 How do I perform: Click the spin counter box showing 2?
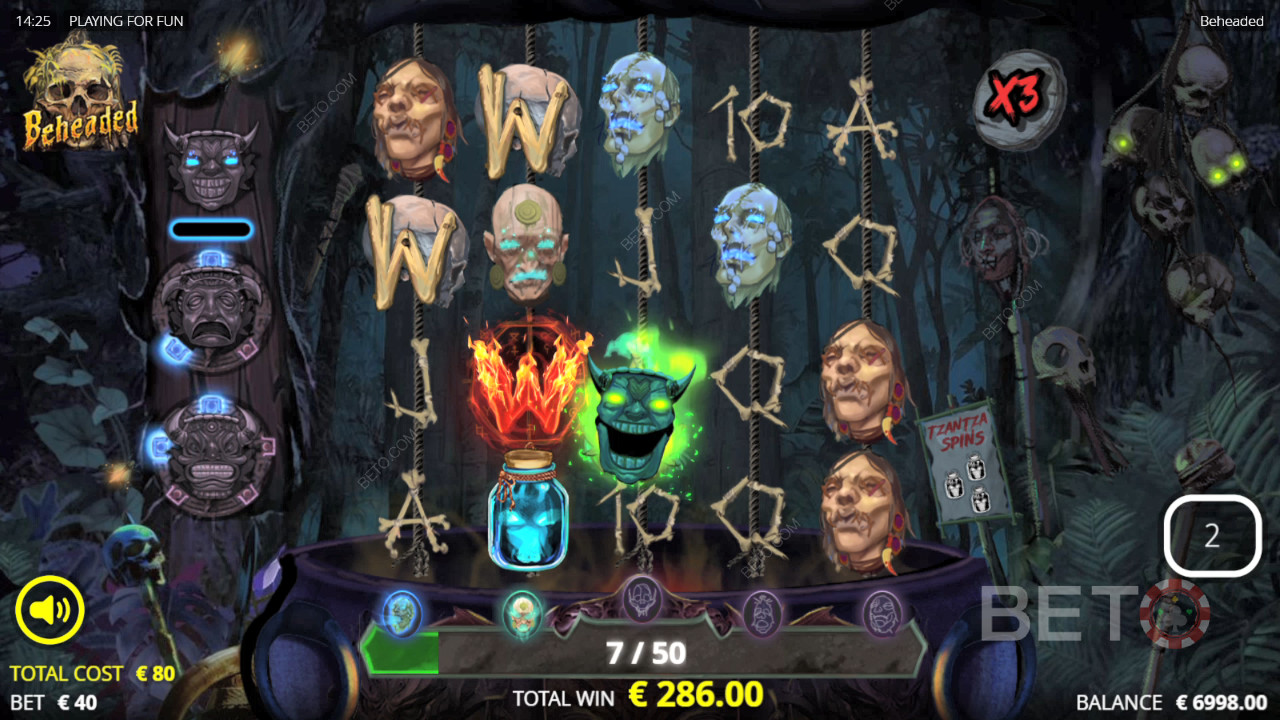pyautogui.click(x=1212, y=536)
